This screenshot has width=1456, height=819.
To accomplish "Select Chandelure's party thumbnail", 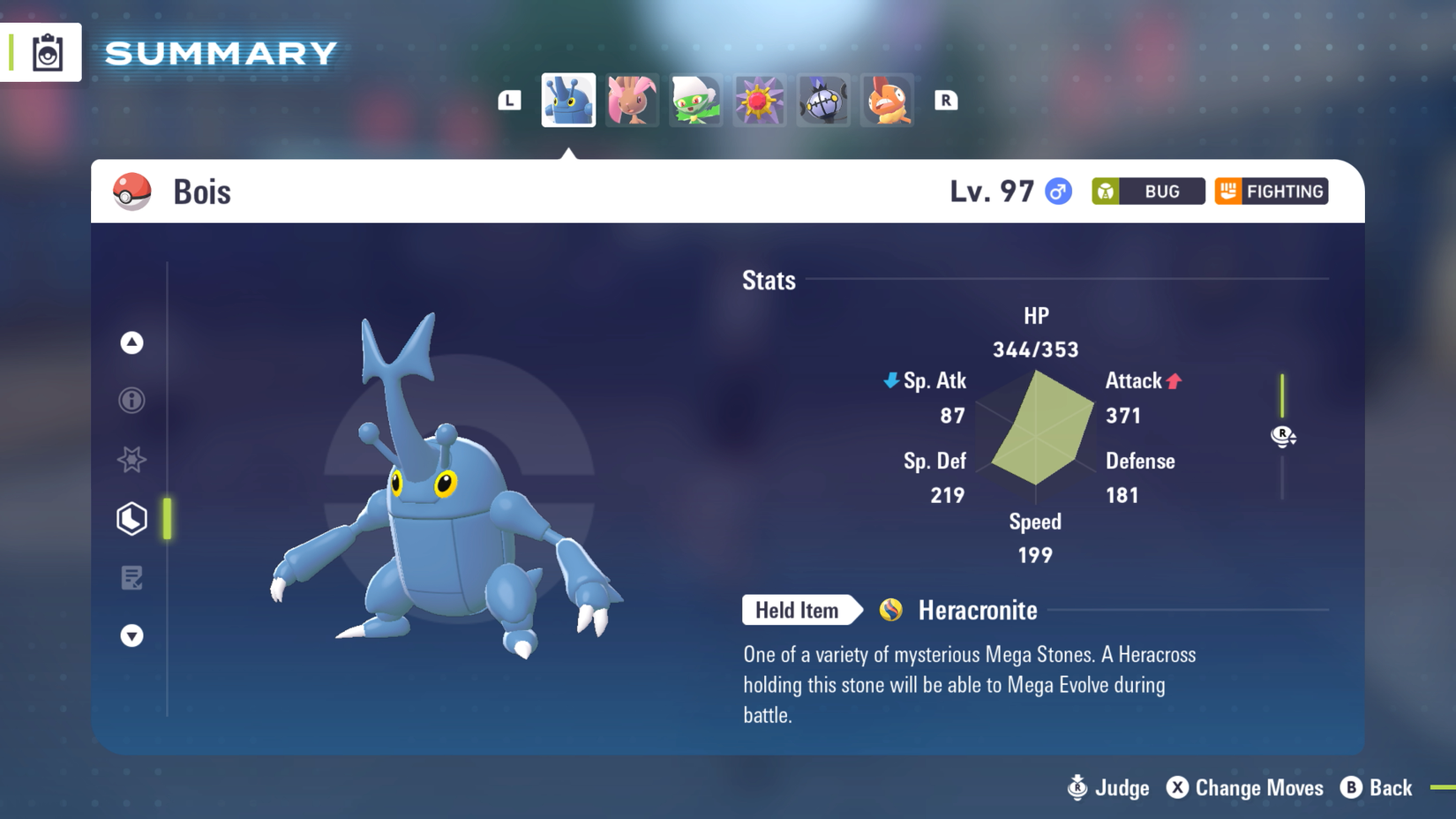I will tap(822, 101).
